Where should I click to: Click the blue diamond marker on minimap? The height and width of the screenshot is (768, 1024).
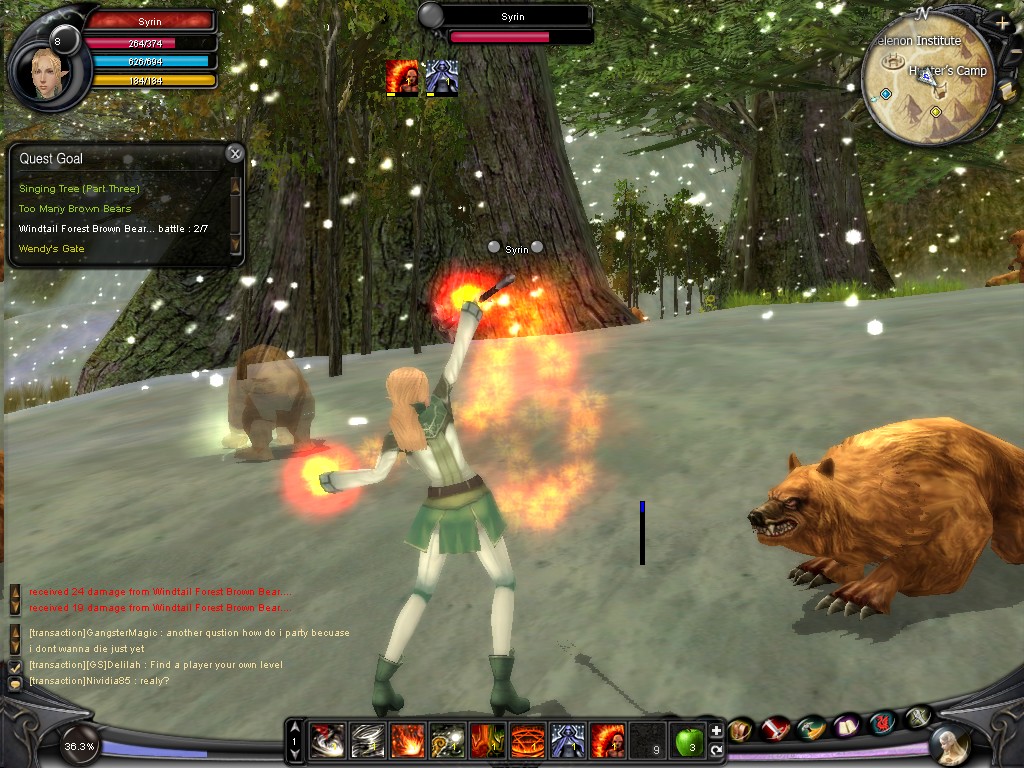[886, 94]
